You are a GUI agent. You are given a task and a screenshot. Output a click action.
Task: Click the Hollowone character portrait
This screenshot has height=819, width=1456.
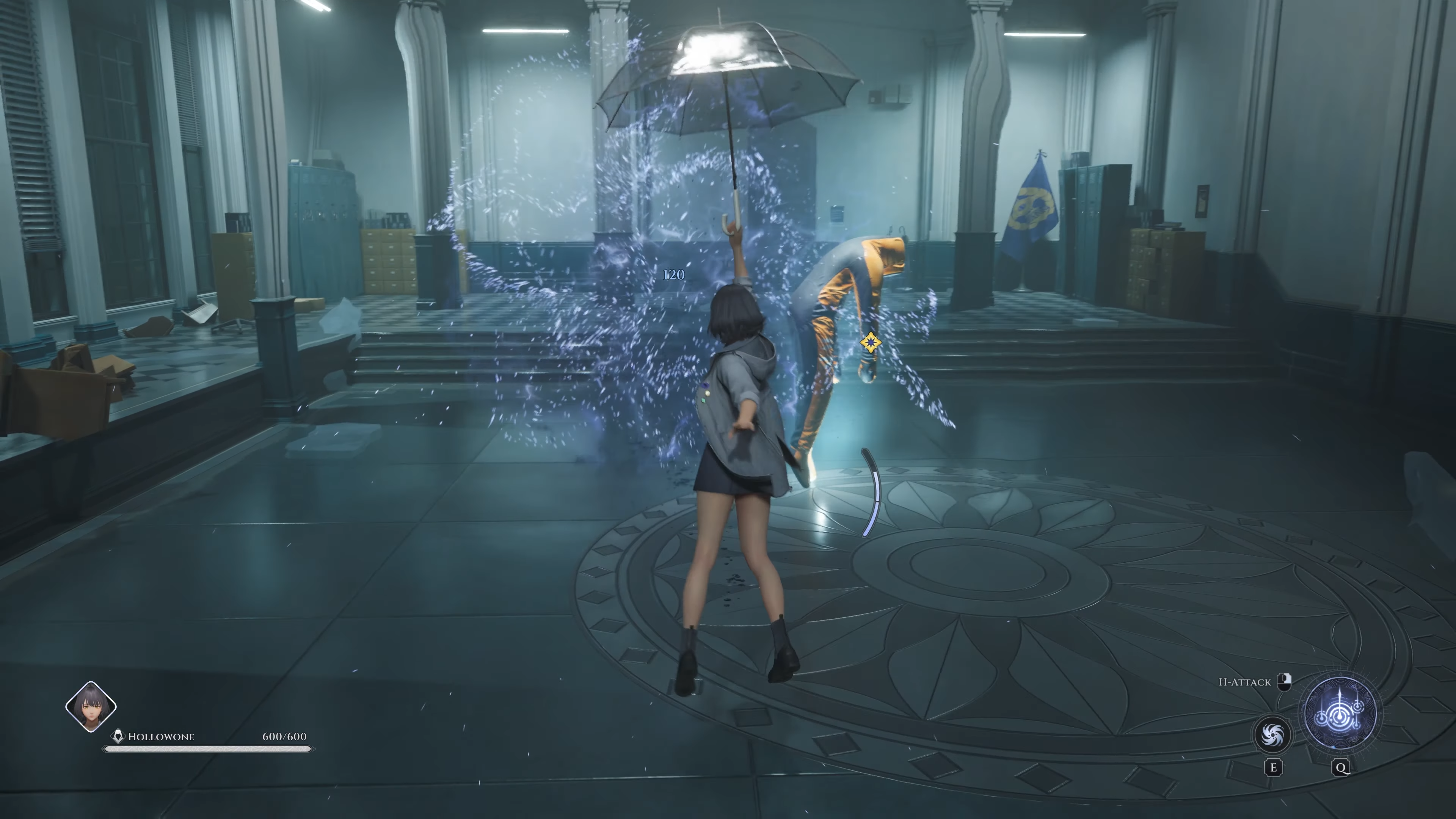[91, 706]
